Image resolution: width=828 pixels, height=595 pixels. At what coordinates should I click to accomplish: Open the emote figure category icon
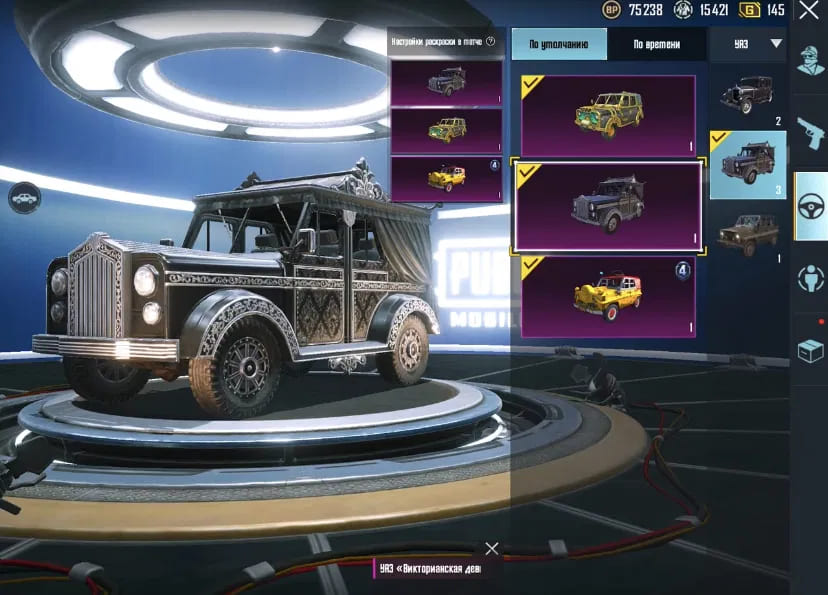pos(810,279)
